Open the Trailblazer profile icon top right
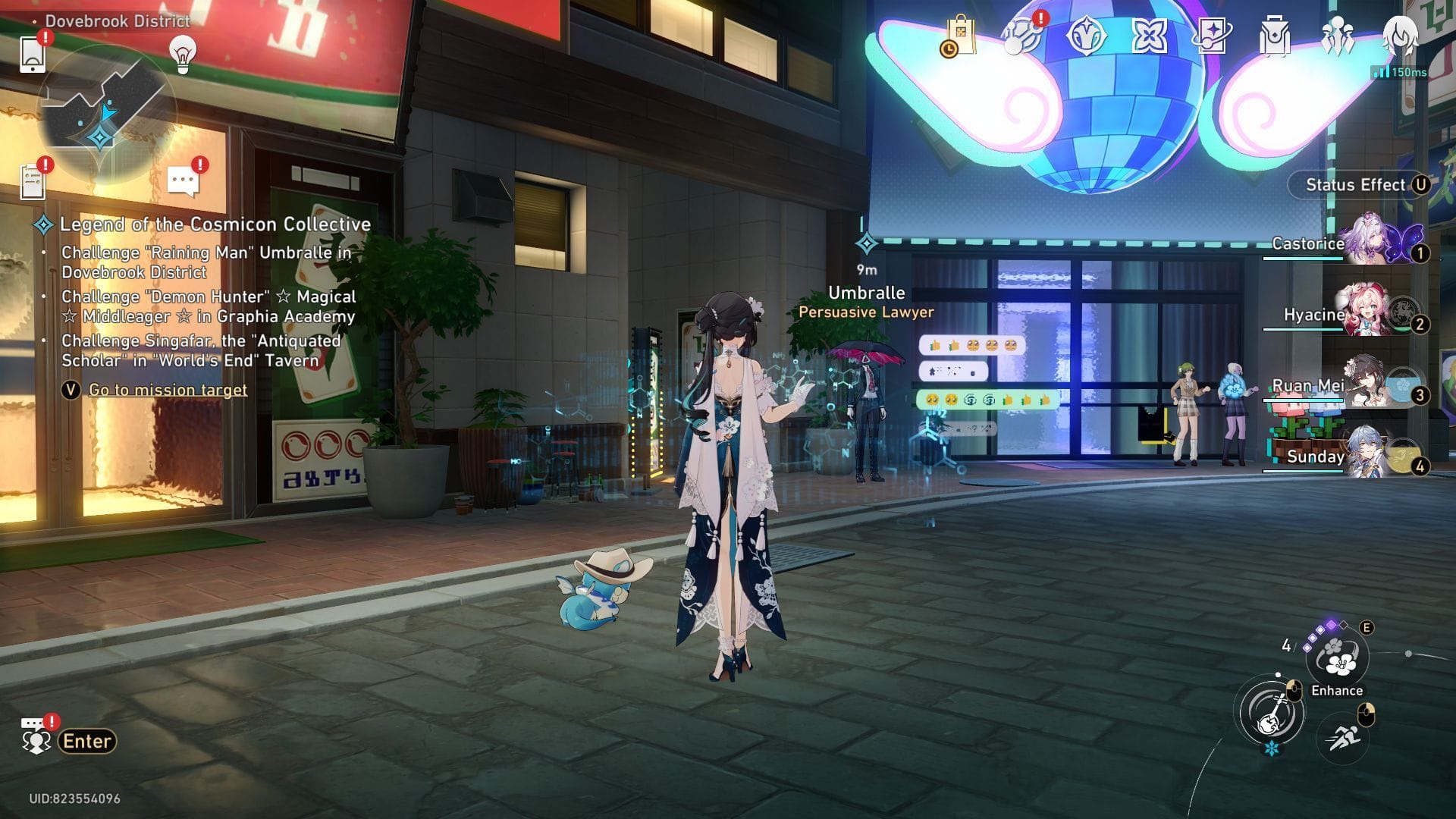The image size is (1456, 819). pos(1402,34)
